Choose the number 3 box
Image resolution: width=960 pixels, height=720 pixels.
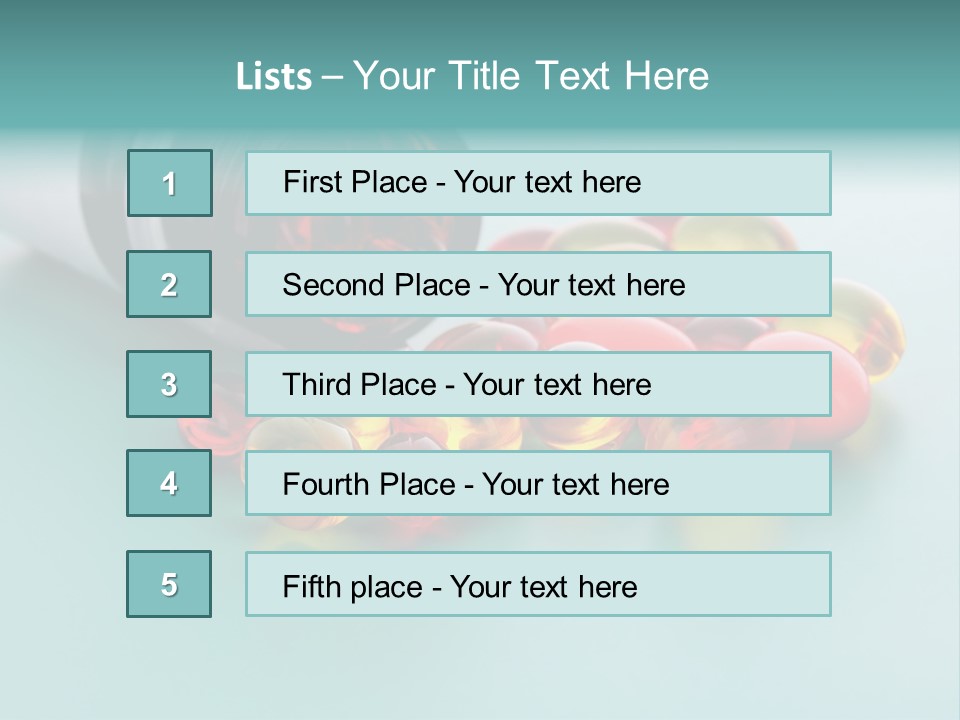point(169,384)
